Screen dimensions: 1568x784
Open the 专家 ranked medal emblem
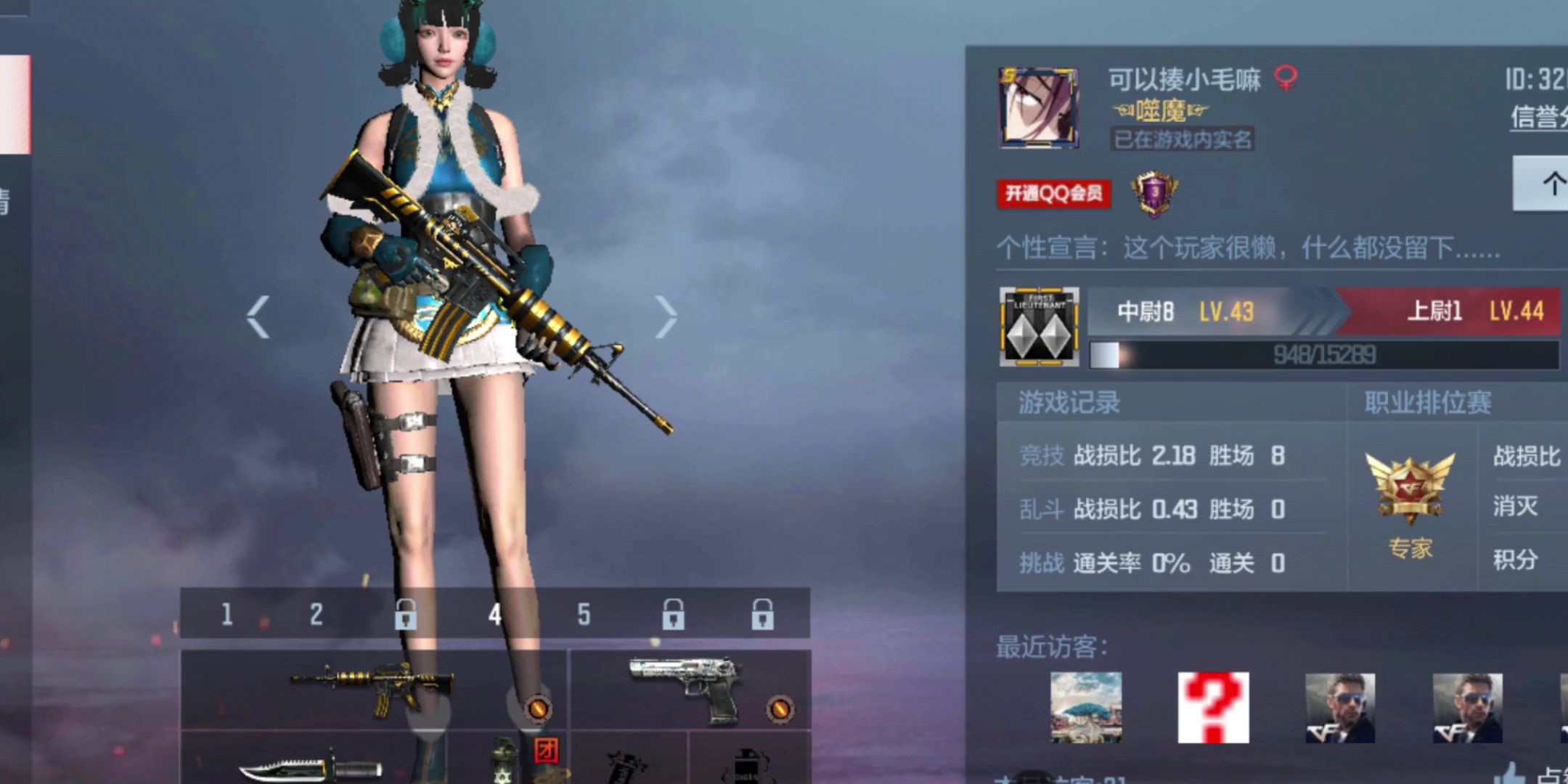pos(1410,490)
